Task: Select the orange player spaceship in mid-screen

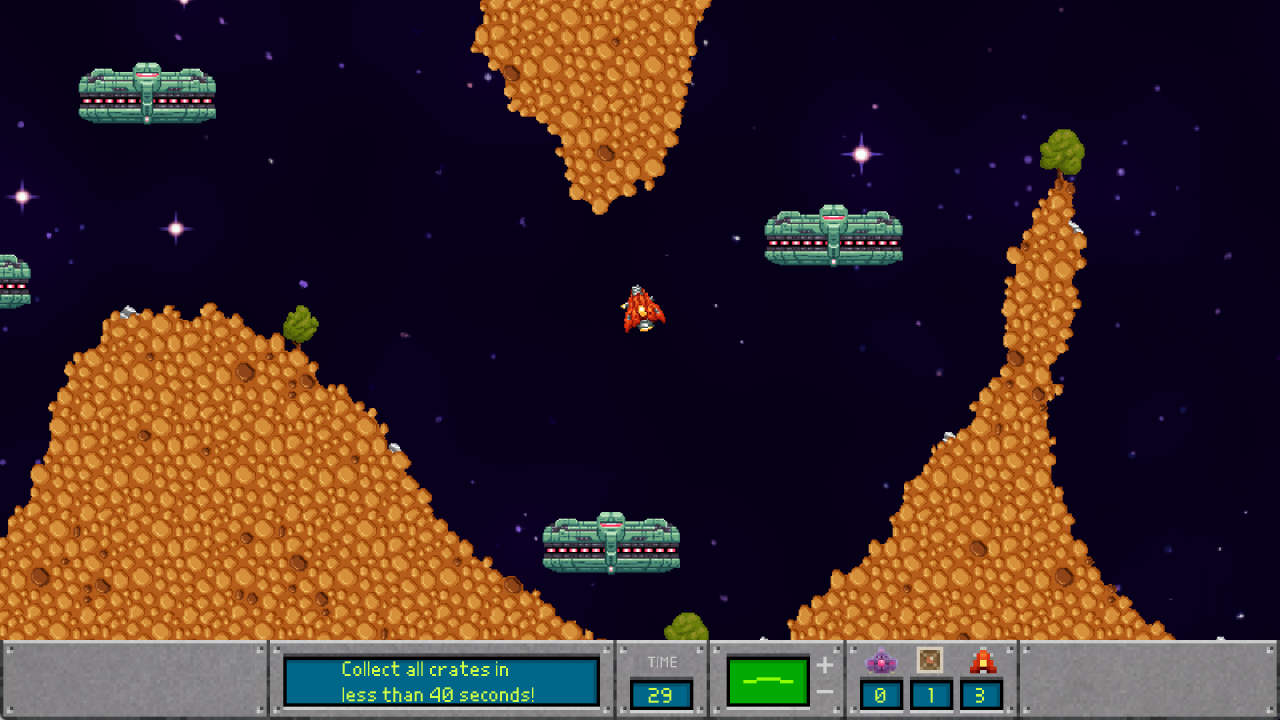Action: click(x=643, y=309)
